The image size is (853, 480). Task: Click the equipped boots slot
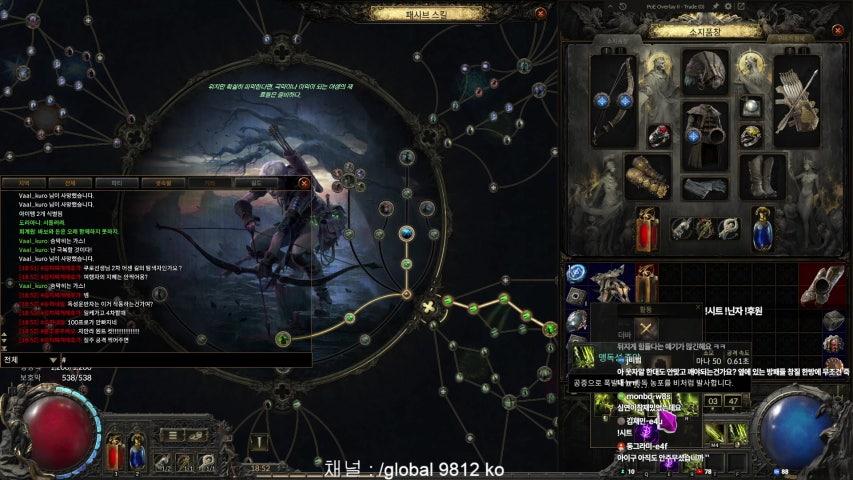(x=764, y=177)
